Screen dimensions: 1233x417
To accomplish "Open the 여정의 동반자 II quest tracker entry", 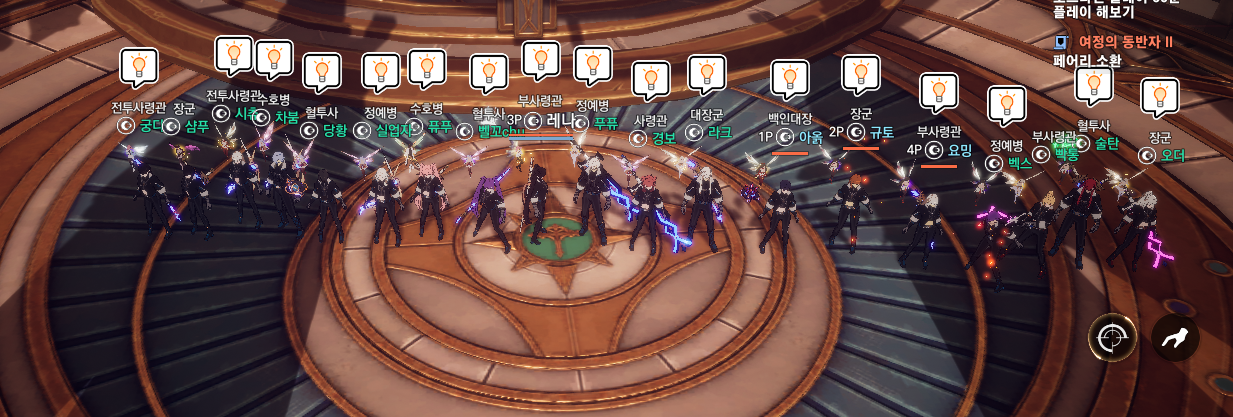I will tap(1124, 42).
